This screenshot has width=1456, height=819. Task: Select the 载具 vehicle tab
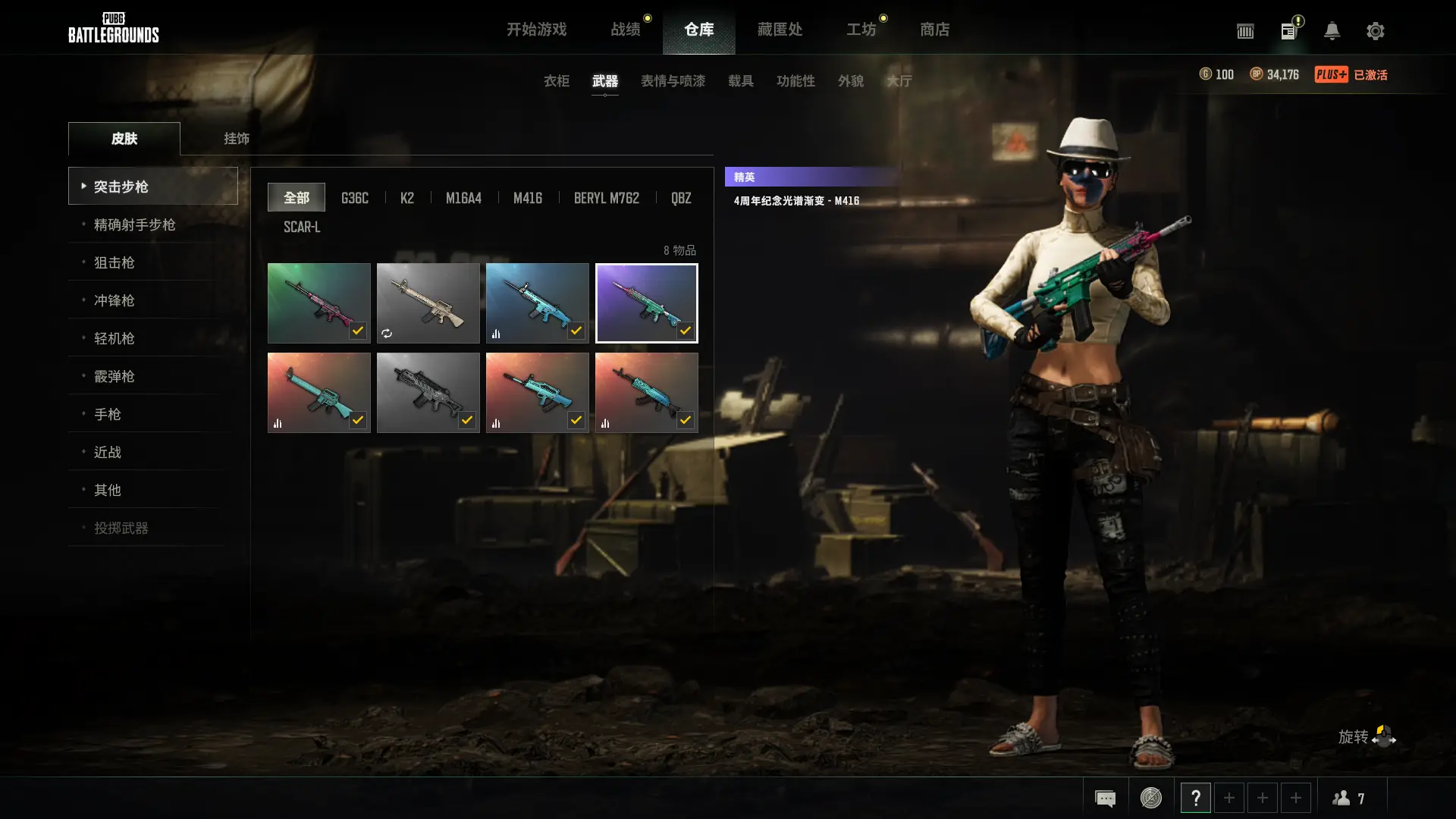point(740,81)
